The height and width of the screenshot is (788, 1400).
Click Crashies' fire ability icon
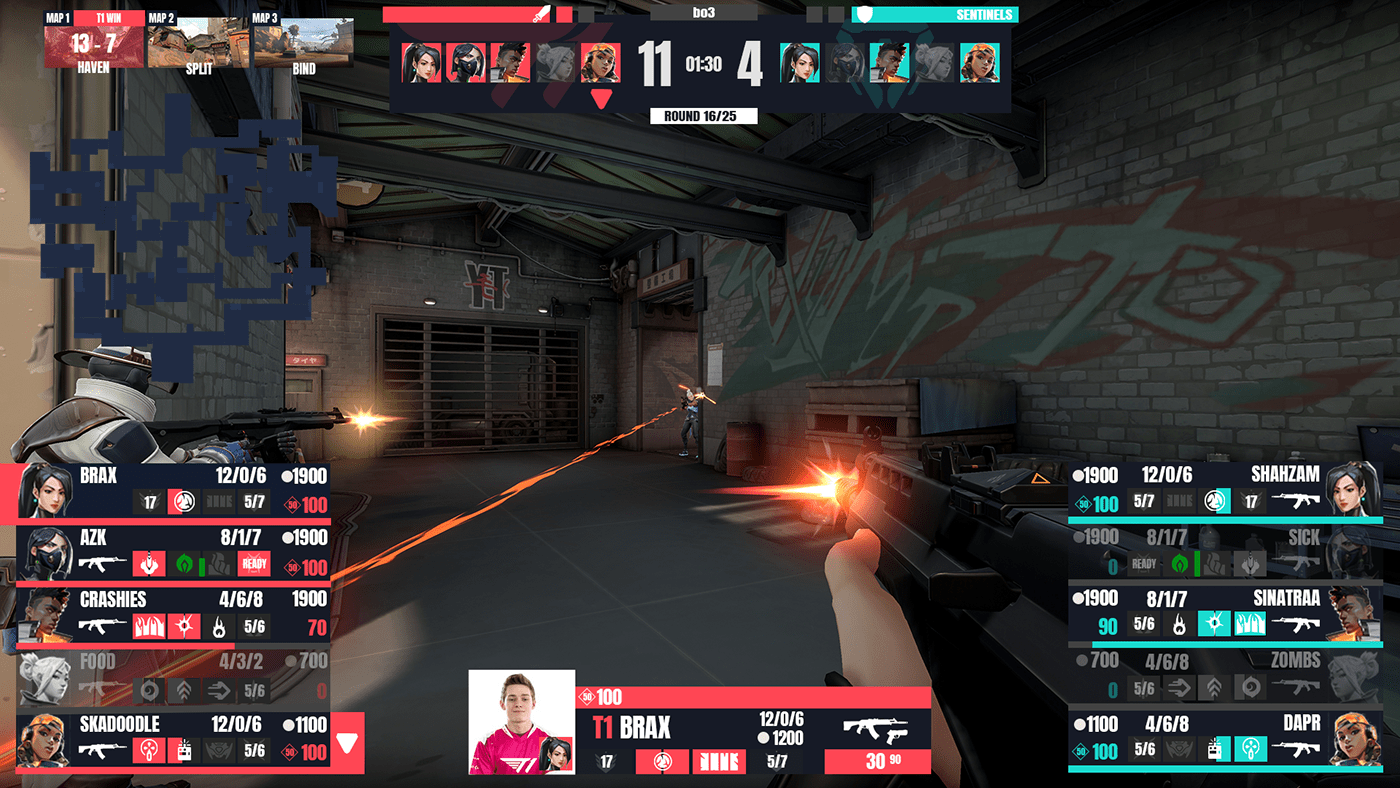[218, 626]
